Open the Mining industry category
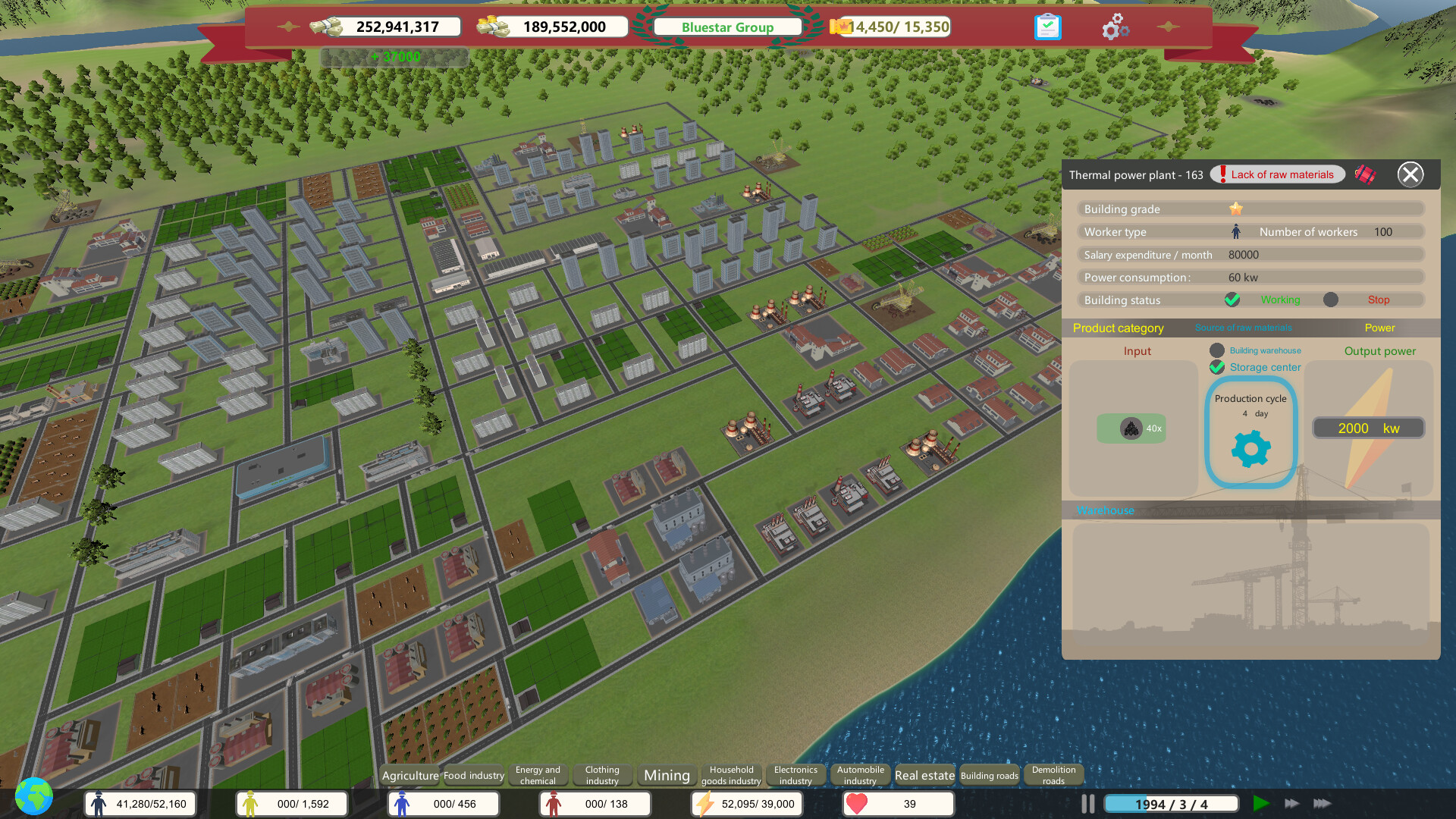The image size is (1456, 819). pyautogui.click(x=667, y=775)
